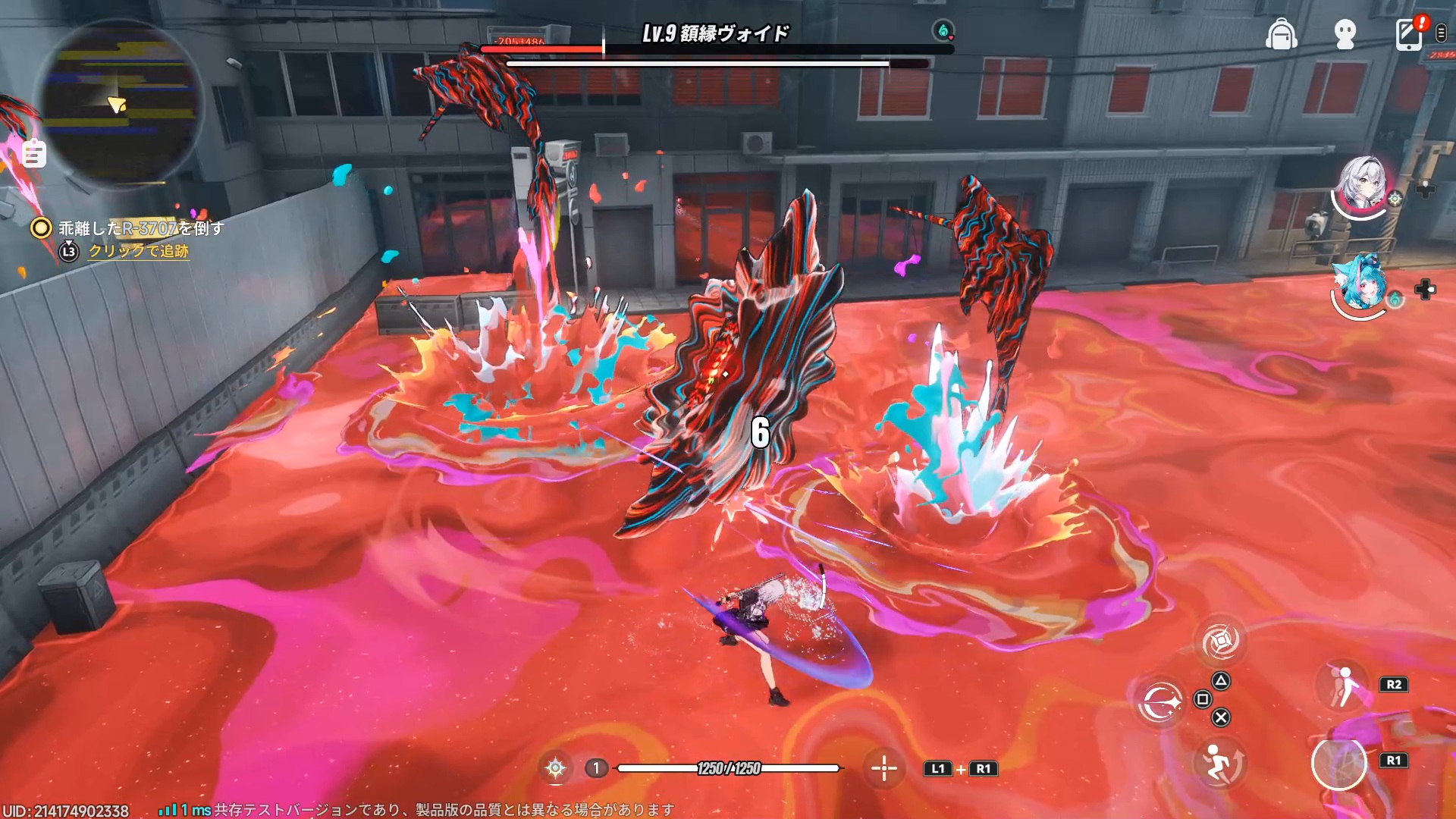Switch to the blue-haired party member

(x=1361, y=284)
